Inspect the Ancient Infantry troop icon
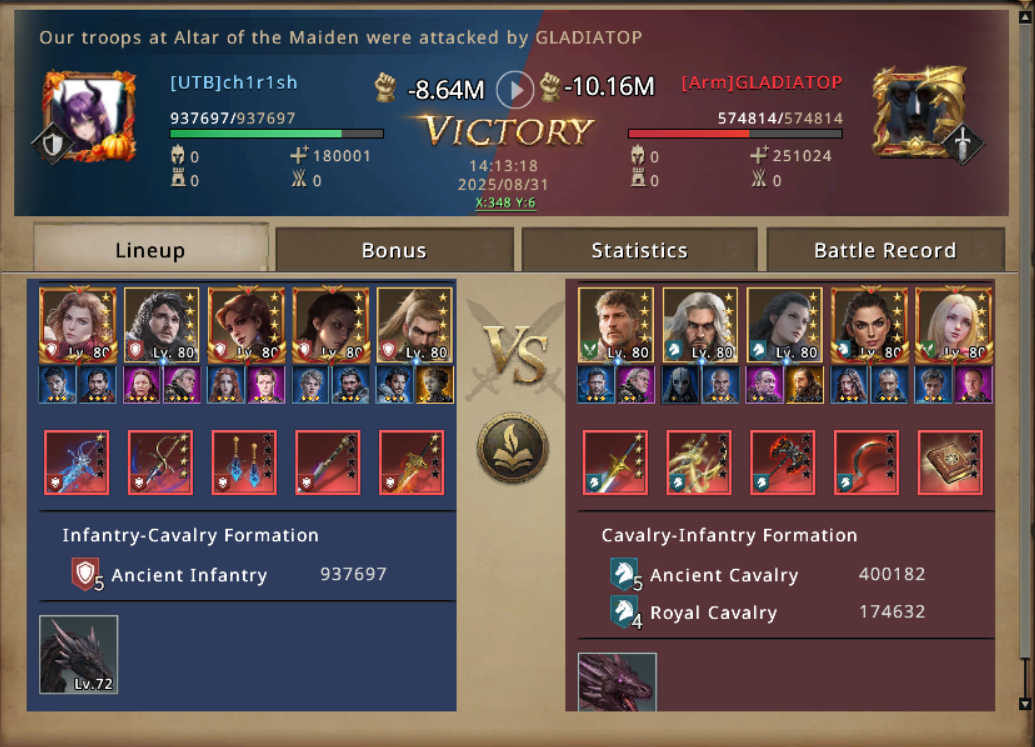Viewport: 1035px width, 747px height. [x=86, y=575]
